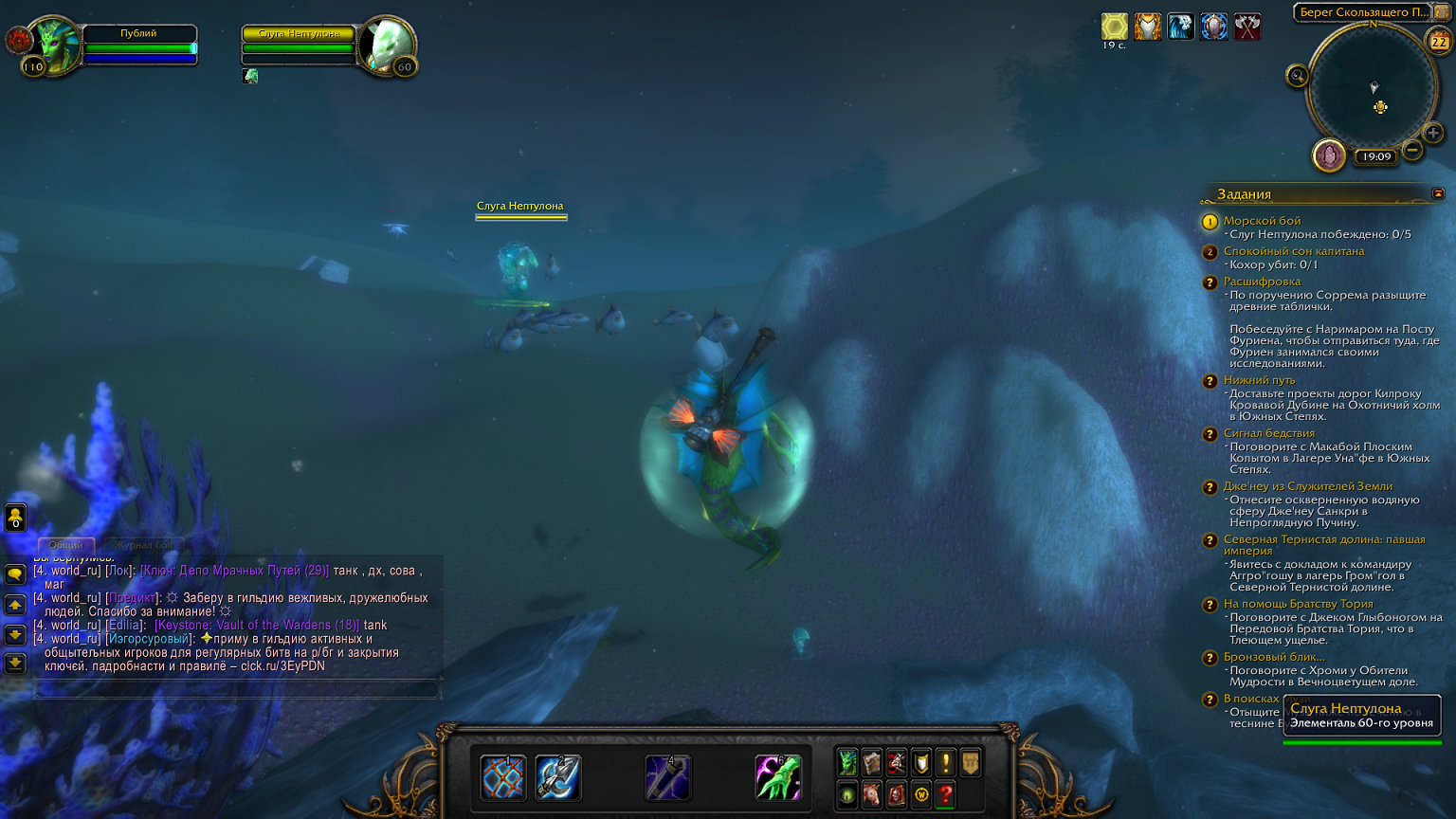Activate the lightning rod ability in slot 4

[667, 778]
